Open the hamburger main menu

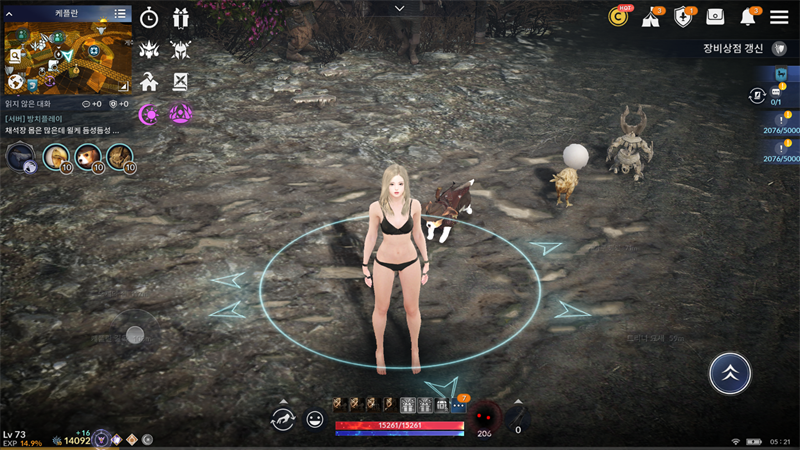(779, 17)
